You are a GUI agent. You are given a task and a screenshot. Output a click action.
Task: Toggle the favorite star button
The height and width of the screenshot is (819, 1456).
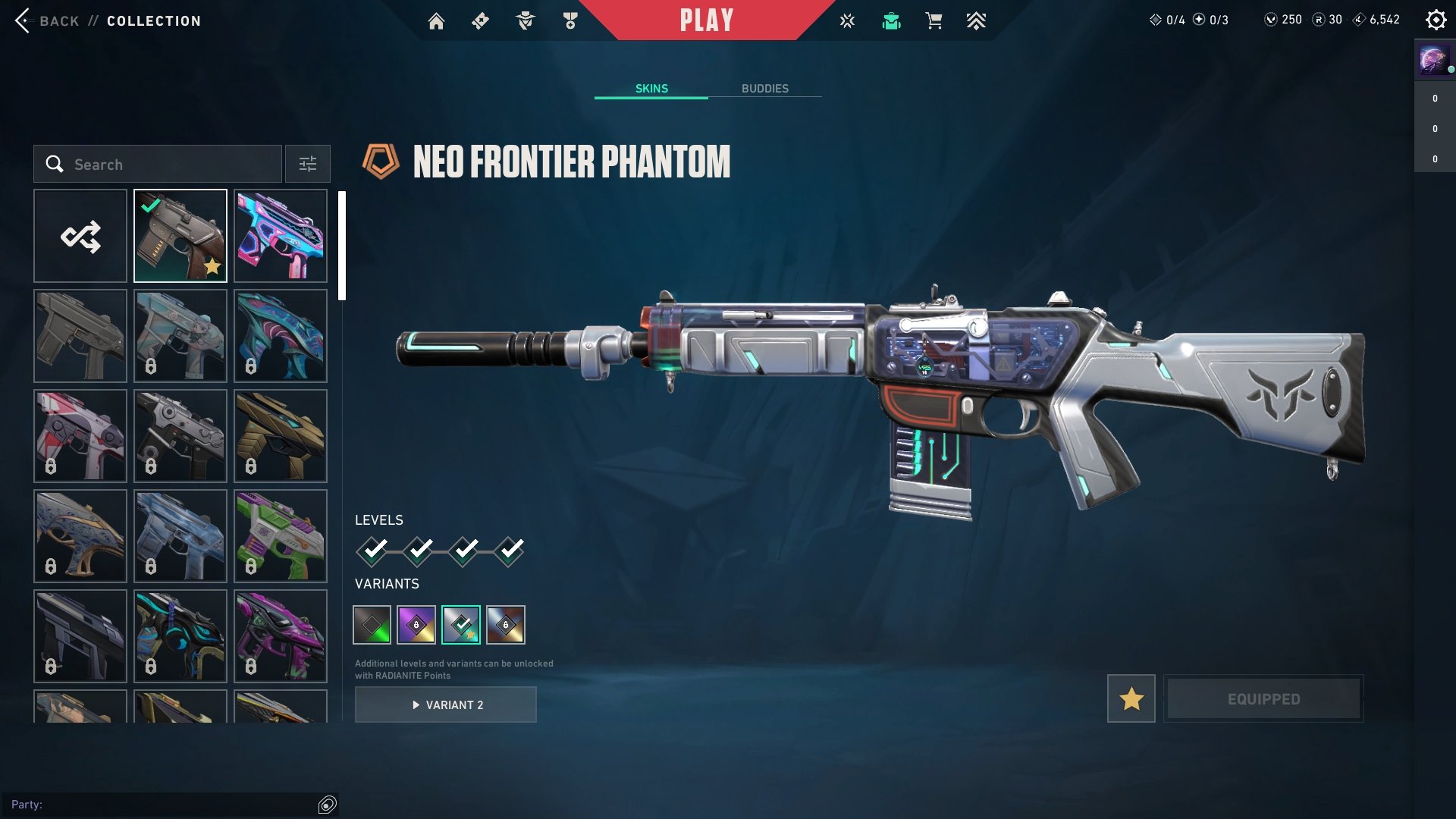click(x=1131, y=698)
